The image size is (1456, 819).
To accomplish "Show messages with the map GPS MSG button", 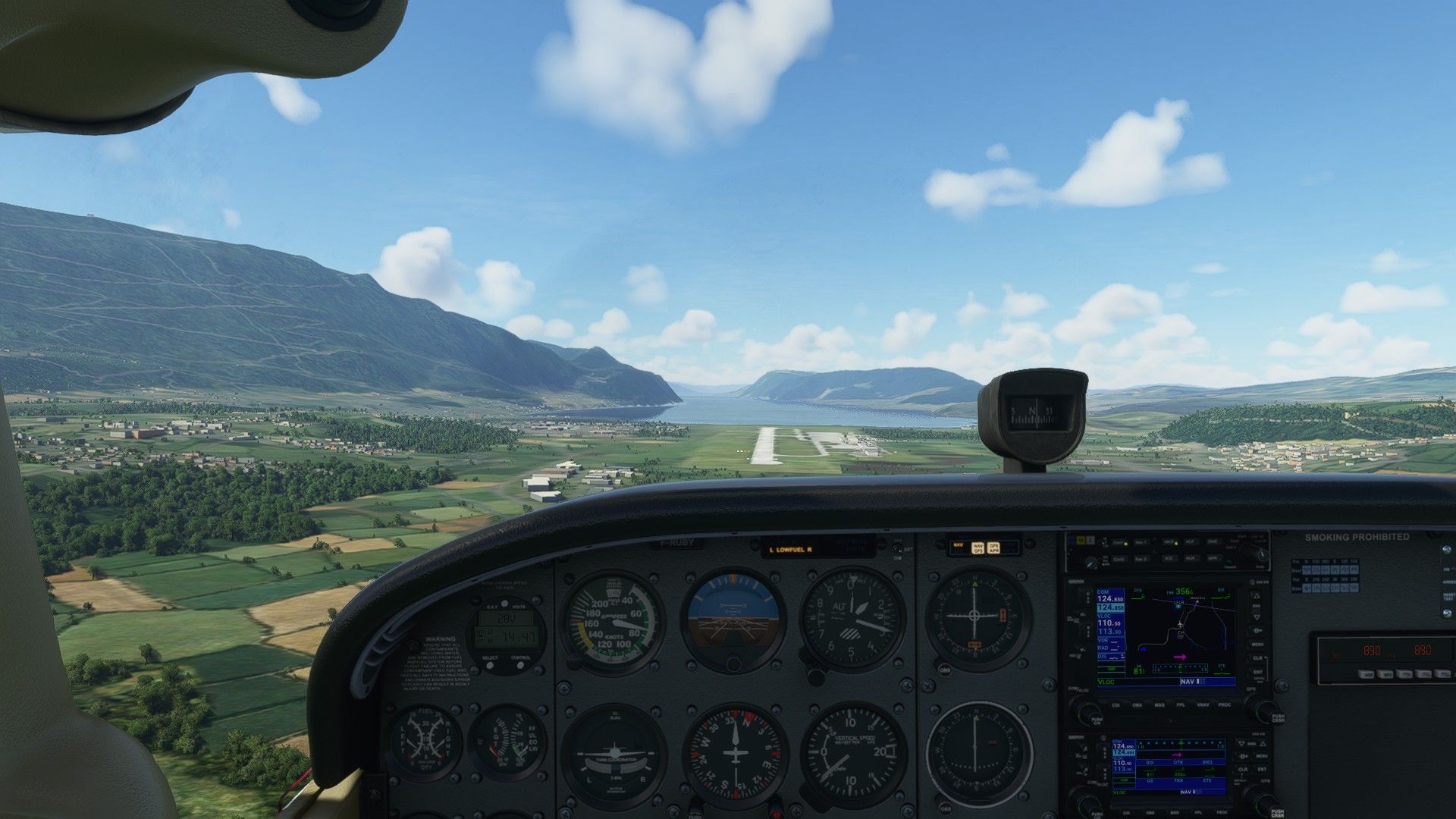I will 1159,704.
